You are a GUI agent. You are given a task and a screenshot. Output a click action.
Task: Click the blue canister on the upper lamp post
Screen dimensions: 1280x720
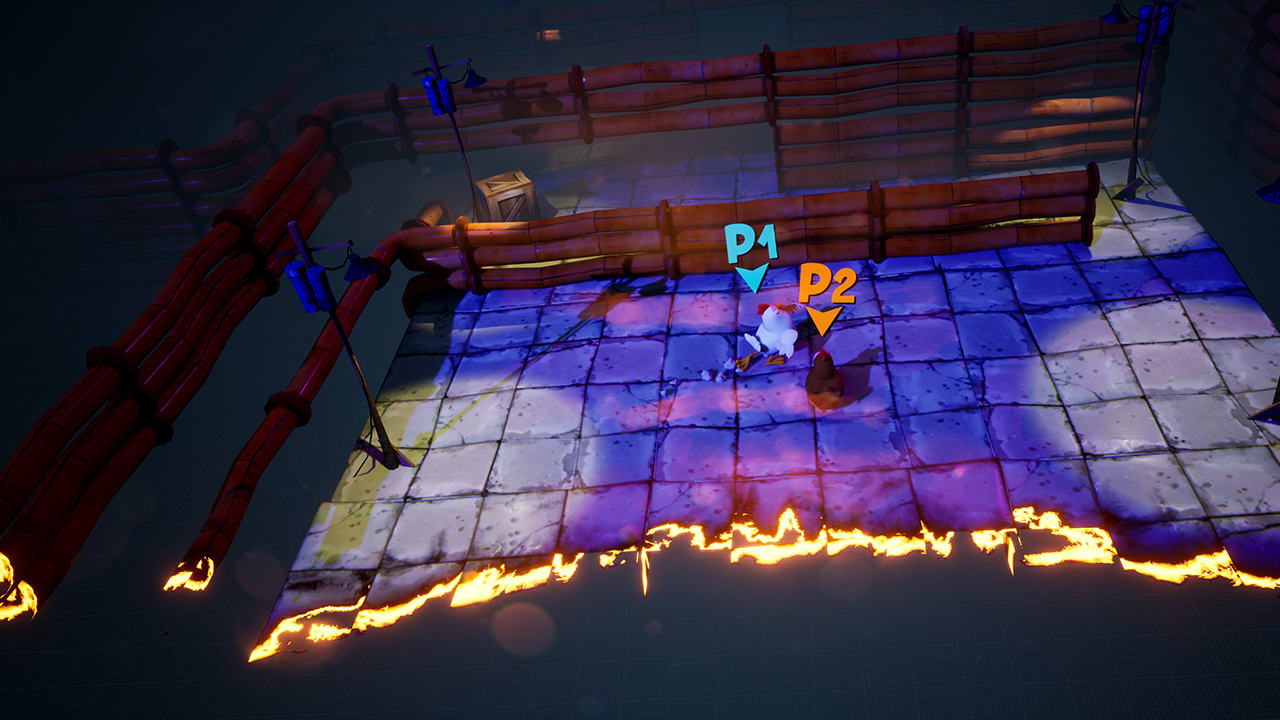pos(437,95)
